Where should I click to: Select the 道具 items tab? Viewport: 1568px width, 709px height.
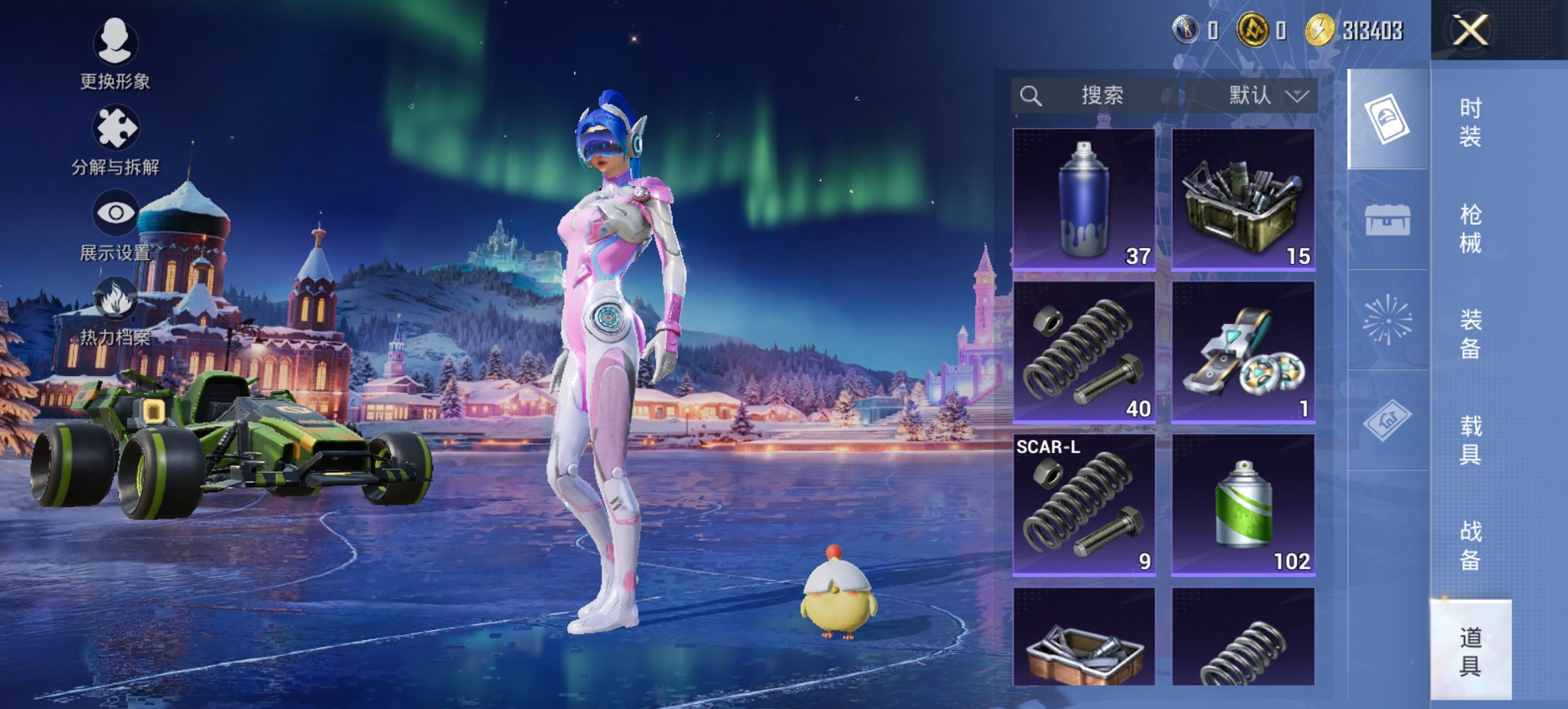click(x=1470, y=651)
